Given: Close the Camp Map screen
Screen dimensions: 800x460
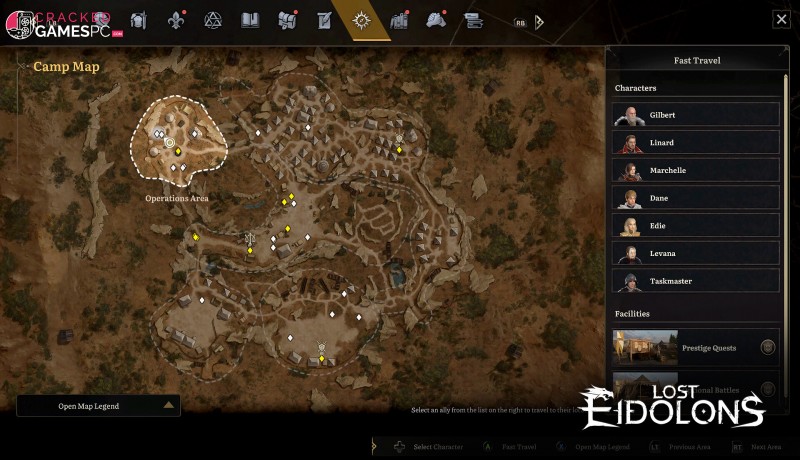Looking at the screenshot, I should coord(781,19).
